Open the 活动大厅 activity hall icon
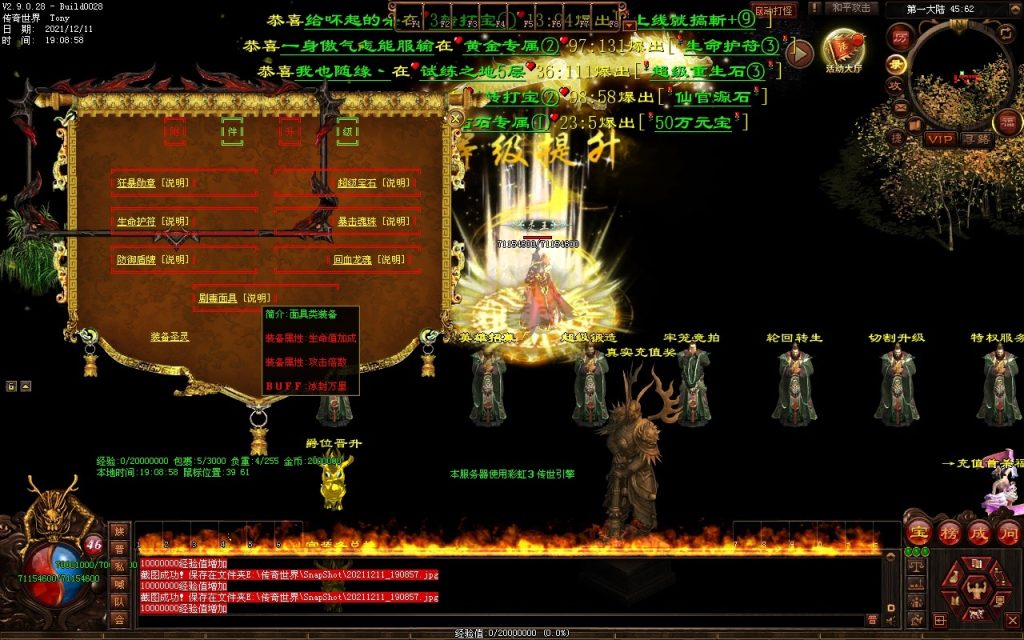Viewport: 1024px width, 640px height. pyautogui.click(x=842, y=50)
